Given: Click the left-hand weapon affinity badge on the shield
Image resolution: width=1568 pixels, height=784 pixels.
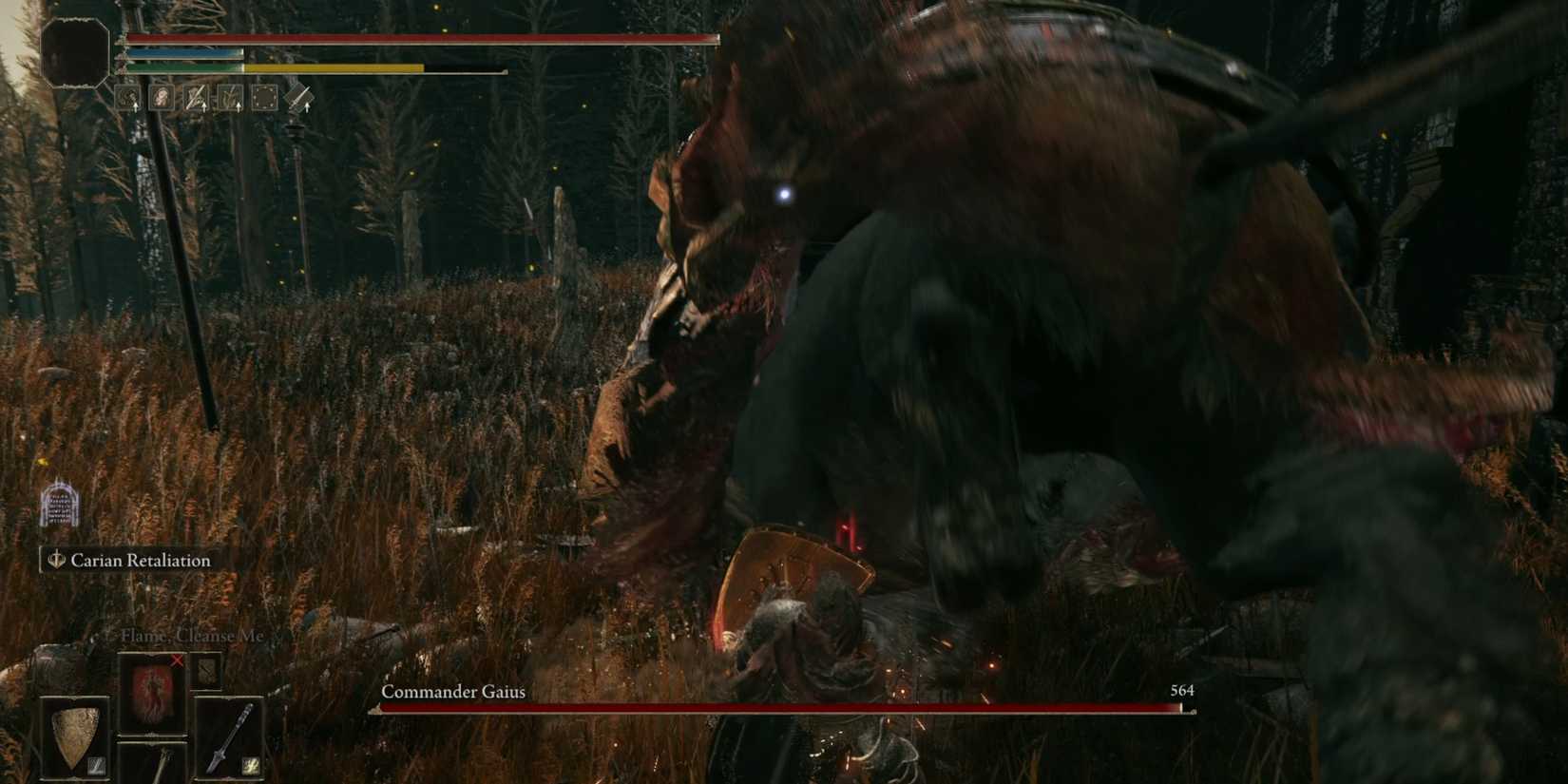Looking at the screenshot, I should (95, 765).
